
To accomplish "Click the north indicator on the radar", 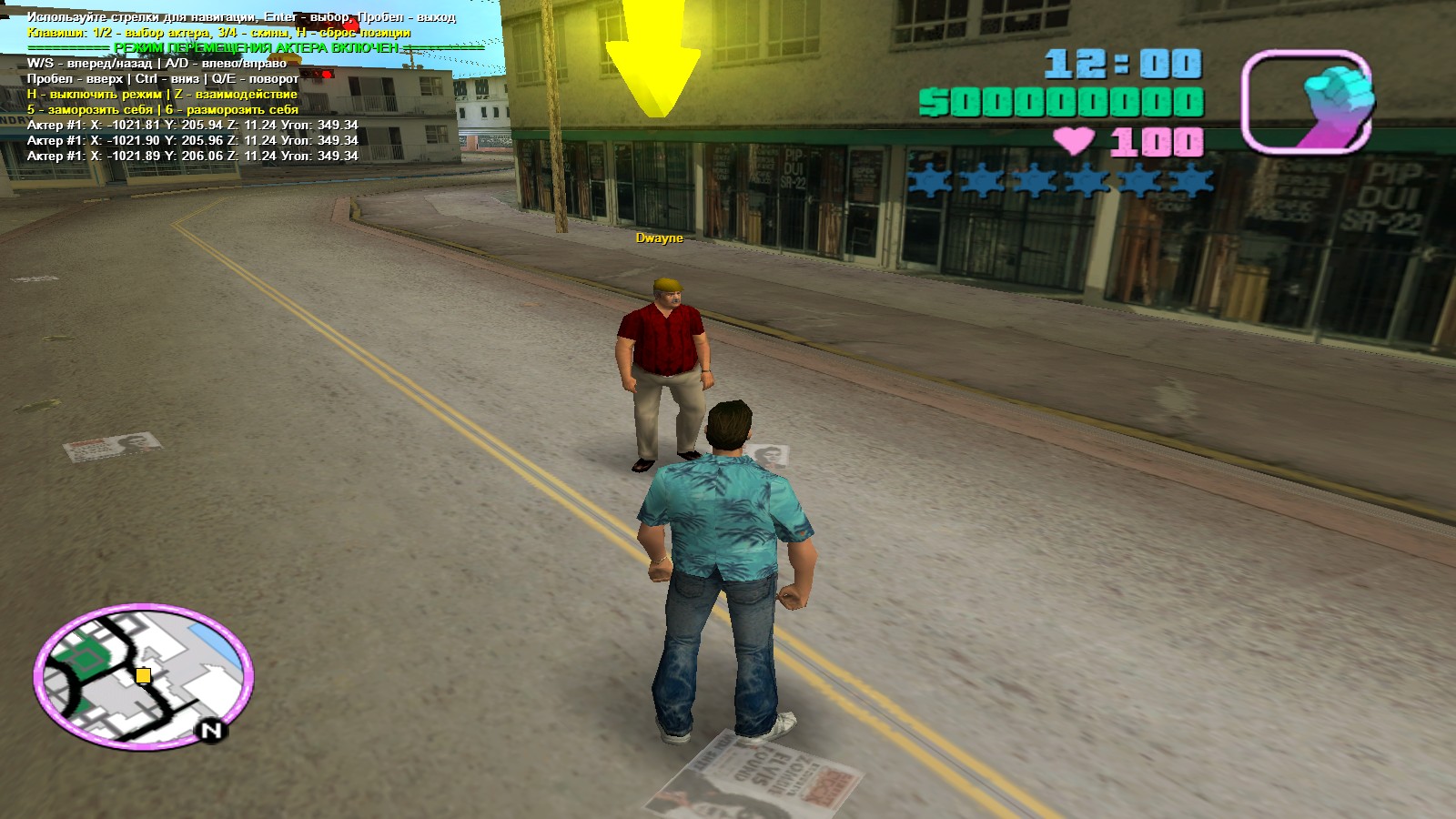I will pos(212,730).
